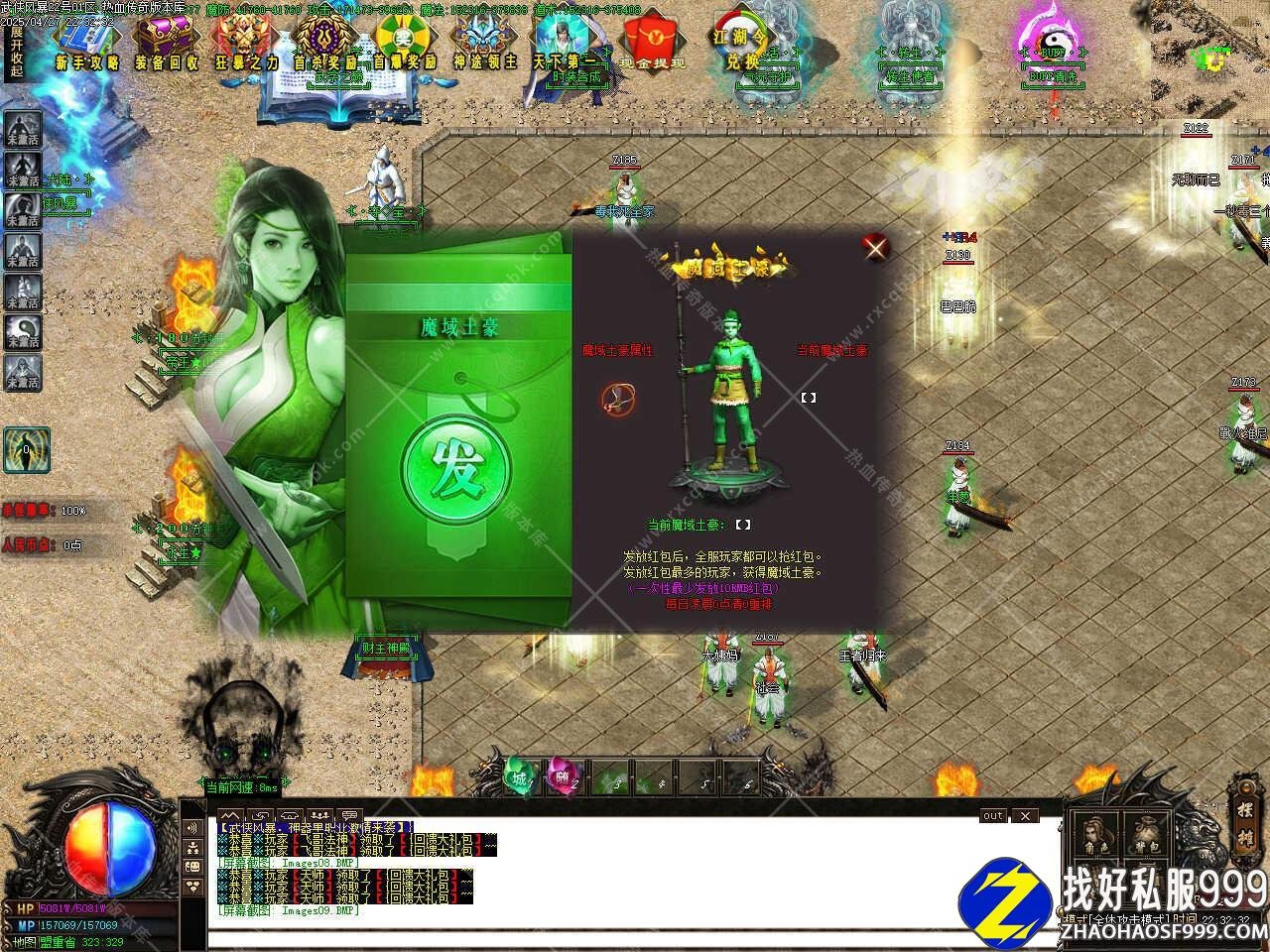Viewport: 1270px width, 952px height.
Task: Use the 随 pink gem hotbar slot
Action: pyautogui.click(x=562, y=775)
